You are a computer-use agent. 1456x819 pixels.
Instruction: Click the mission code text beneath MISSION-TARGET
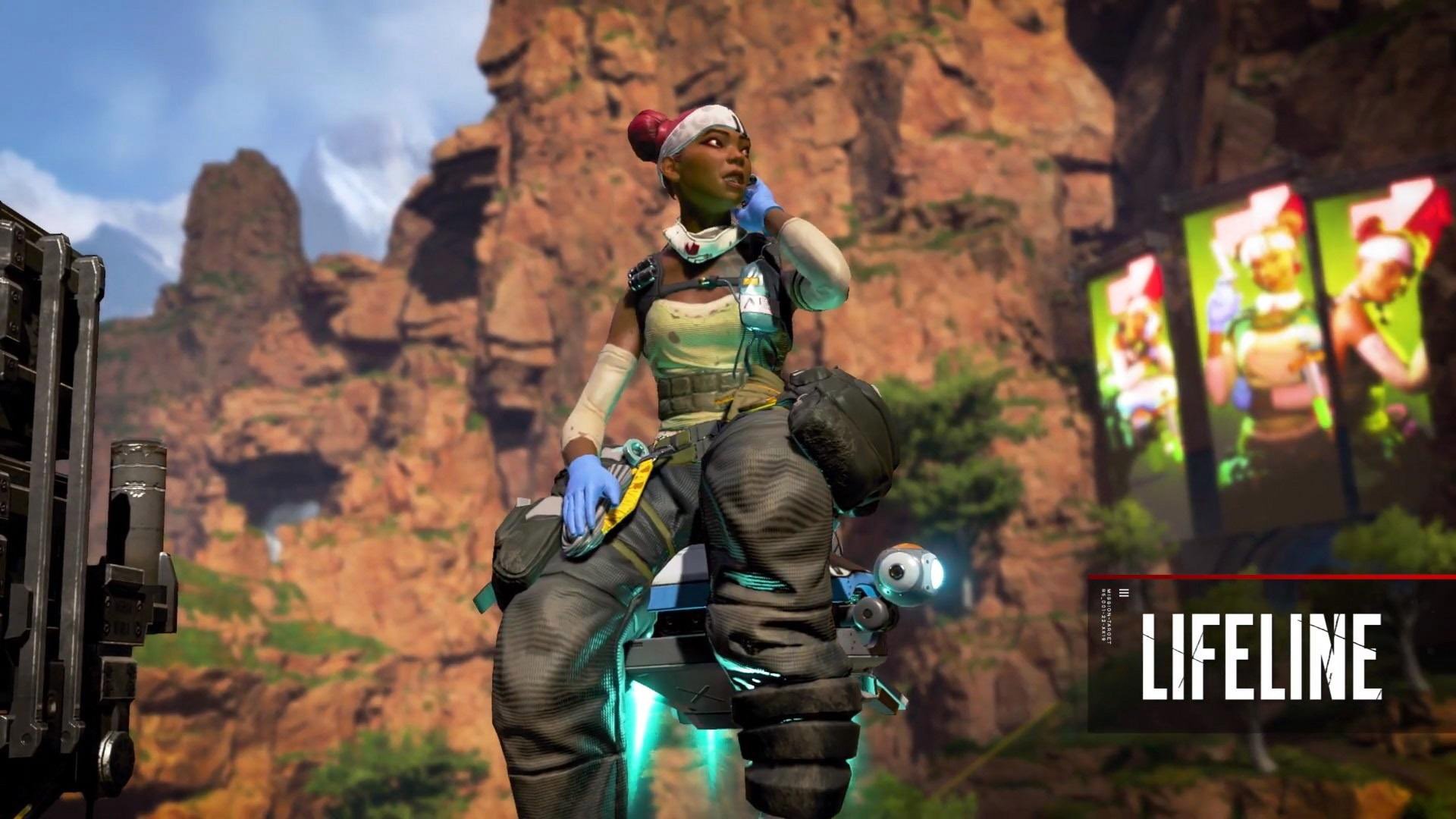point(1102,614)
